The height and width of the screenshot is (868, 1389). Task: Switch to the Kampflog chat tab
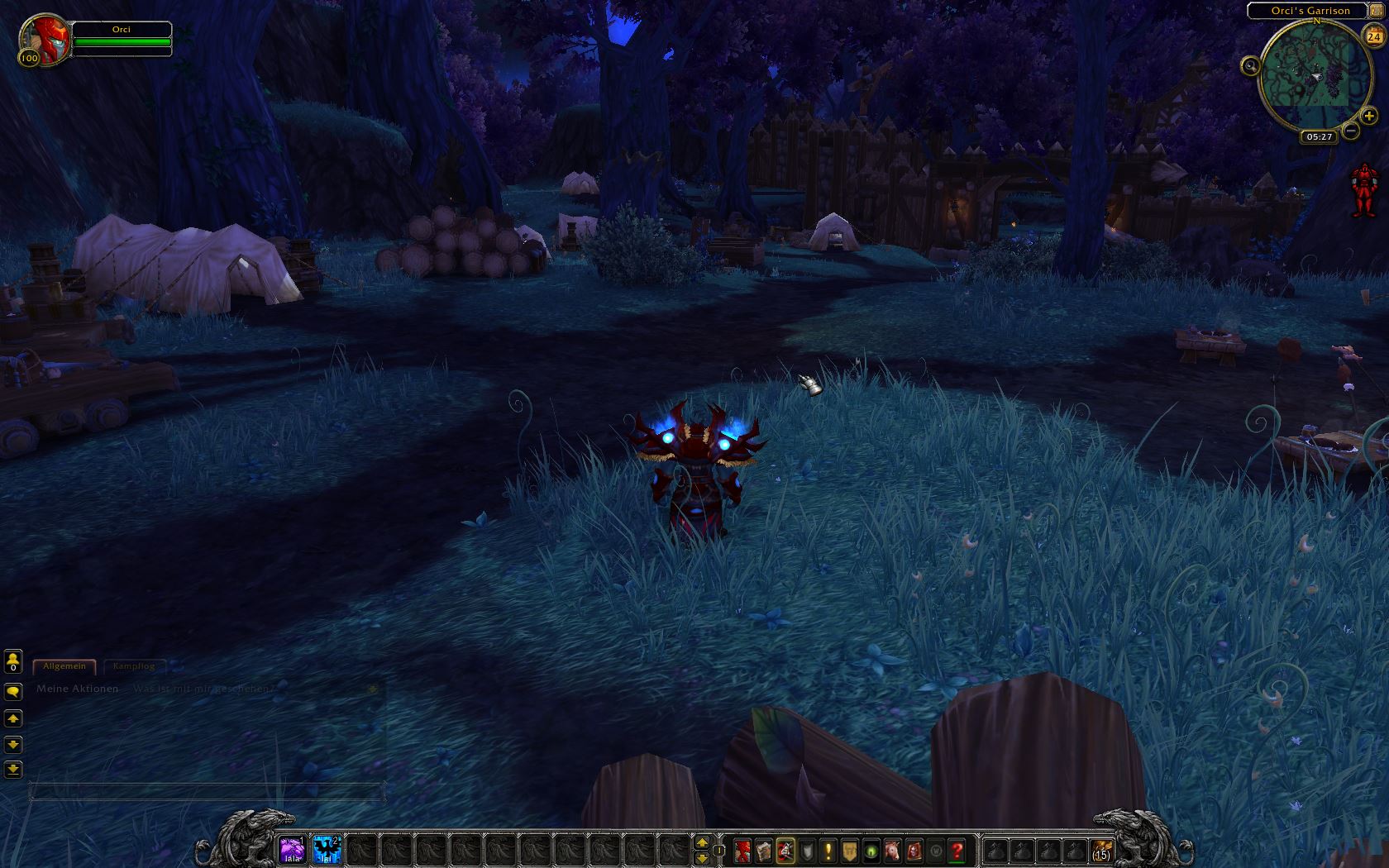(x=133, y=666)
